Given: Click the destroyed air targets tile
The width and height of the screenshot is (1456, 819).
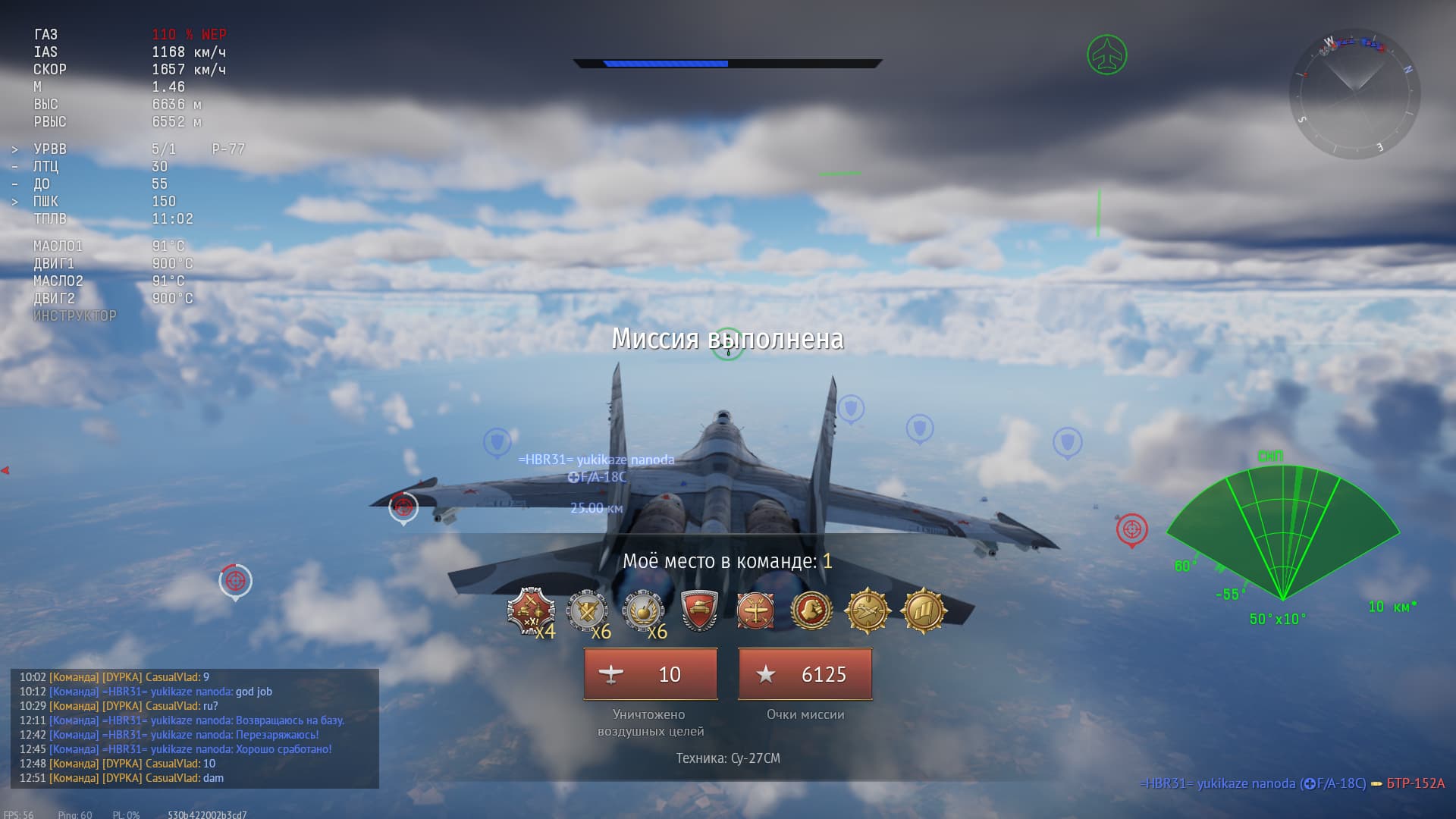Looking at the screenshot, I should click(x=651, y=674).
